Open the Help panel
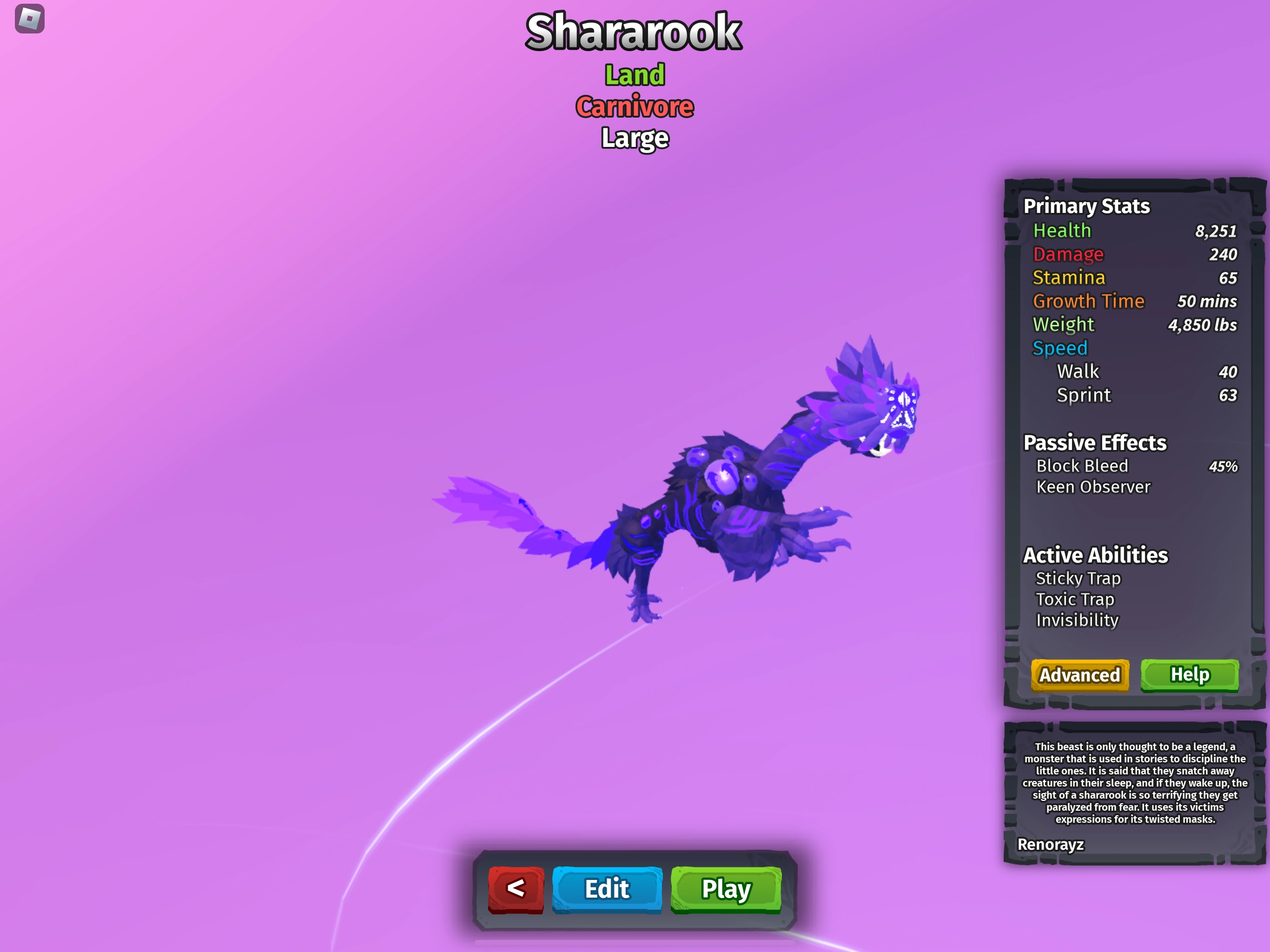 [x=1189, y=675]
